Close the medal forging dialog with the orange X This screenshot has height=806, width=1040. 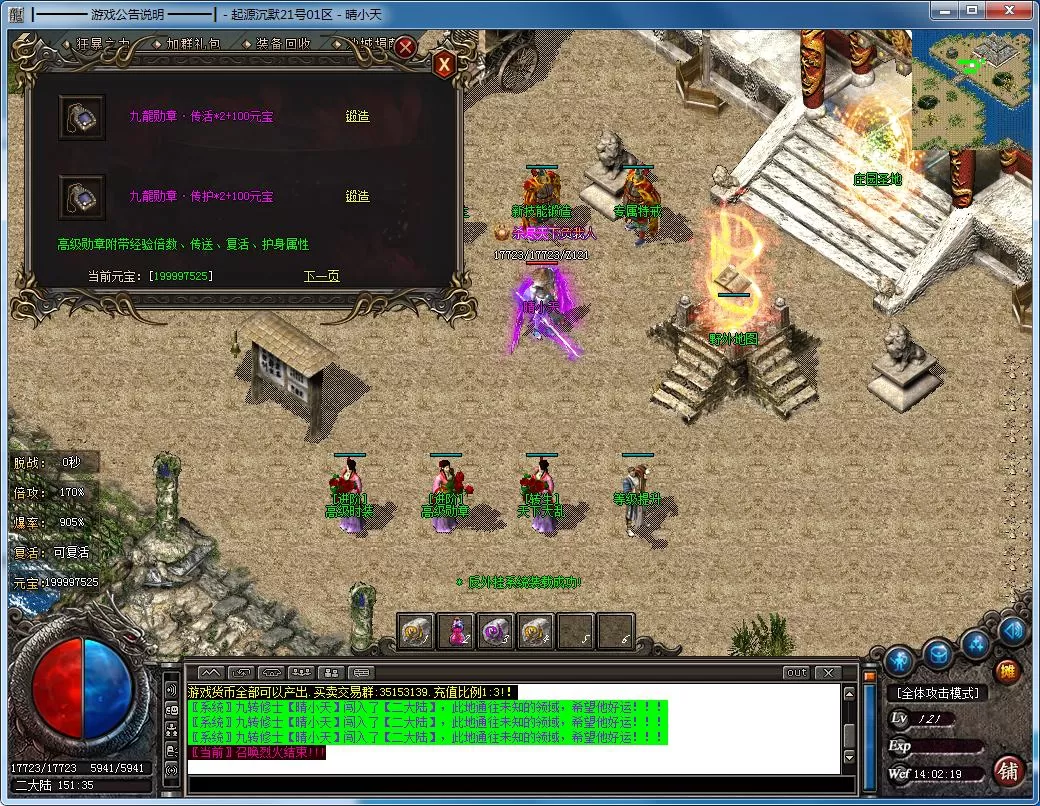point(445,64)
